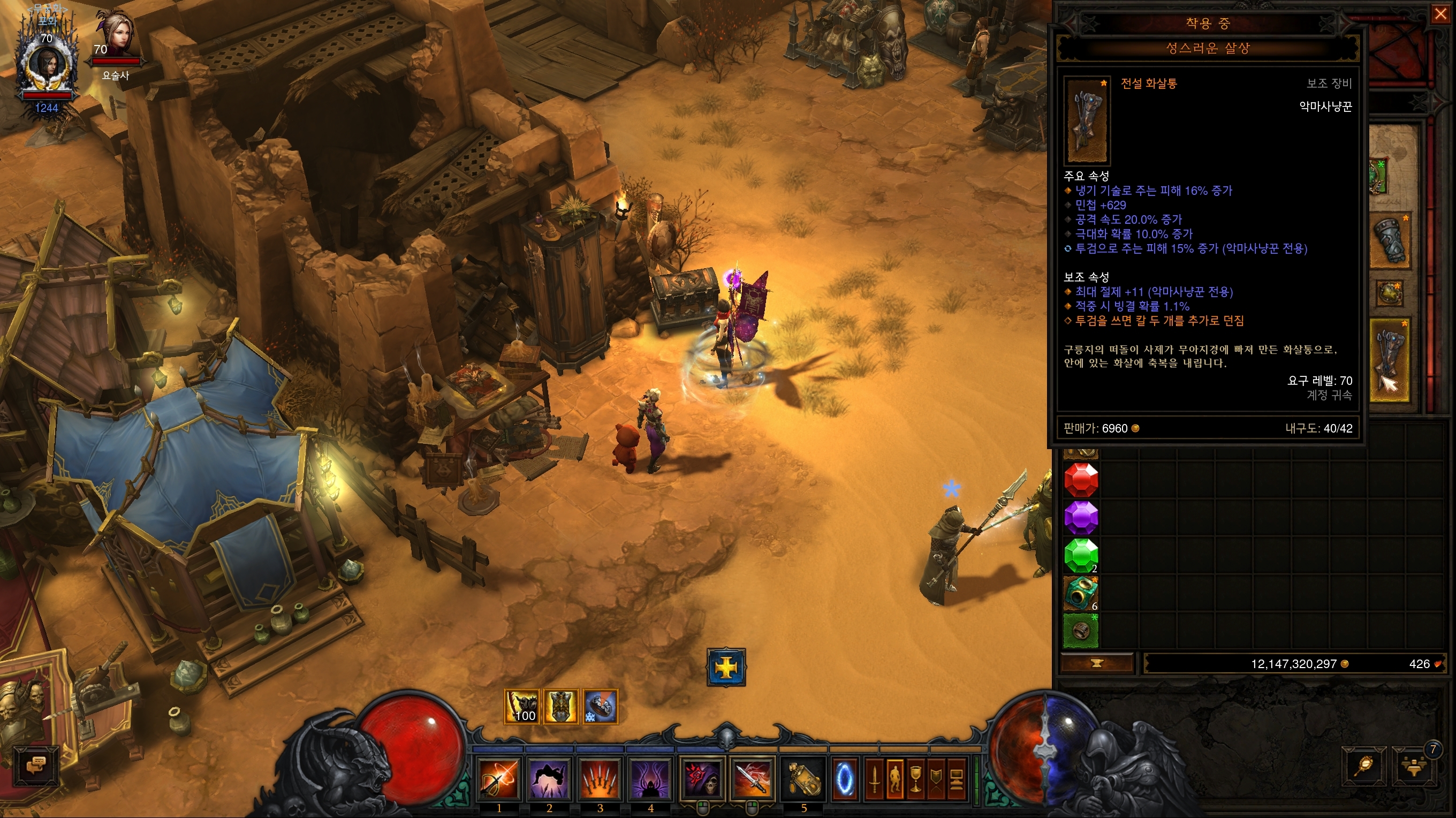Screen dimensions: 1456x818
Task: Select the green set ring item
Action: click(1081, 630)
